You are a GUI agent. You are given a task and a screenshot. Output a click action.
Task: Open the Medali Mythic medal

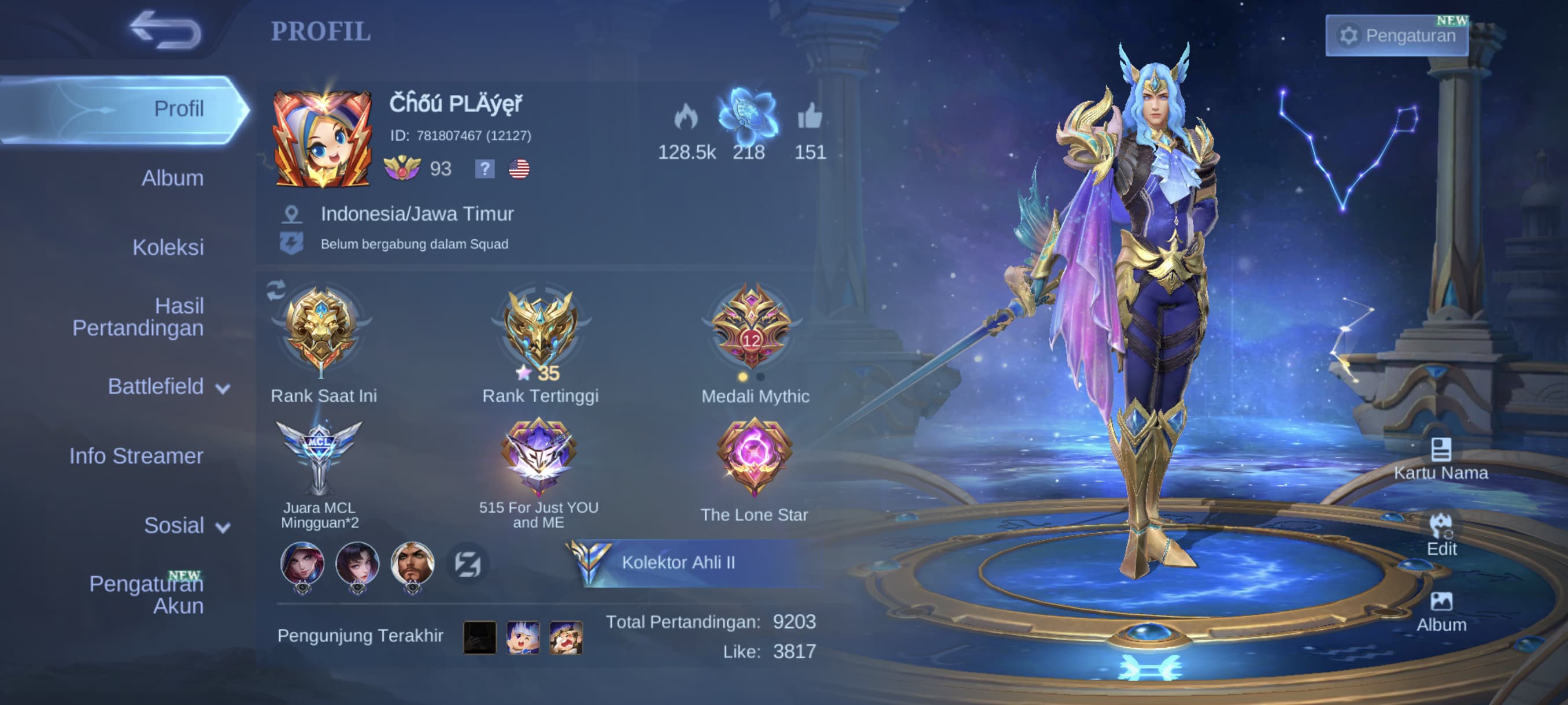752,328
